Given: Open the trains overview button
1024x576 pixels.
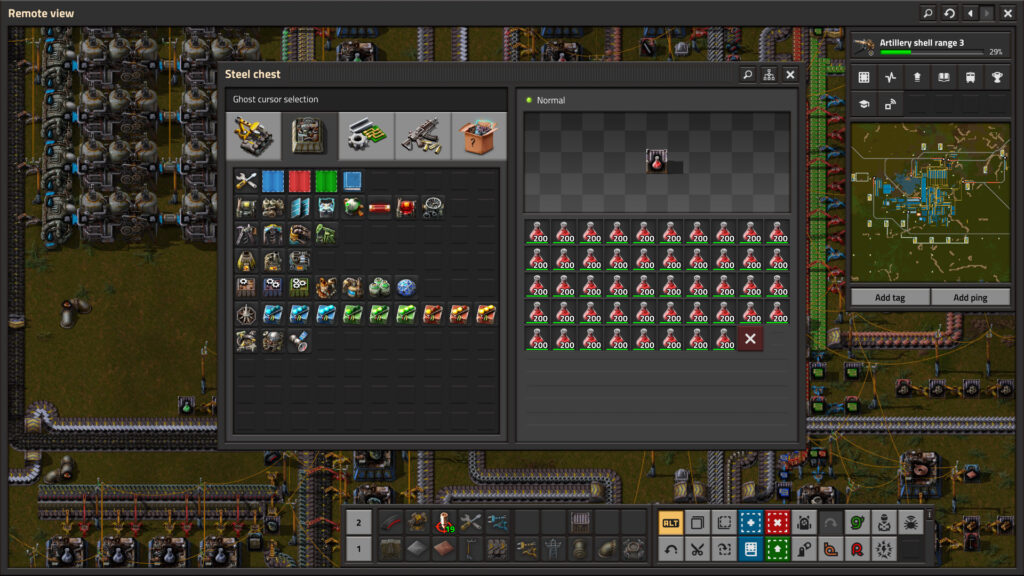Looking at the screenshot, I should [969, 77].
